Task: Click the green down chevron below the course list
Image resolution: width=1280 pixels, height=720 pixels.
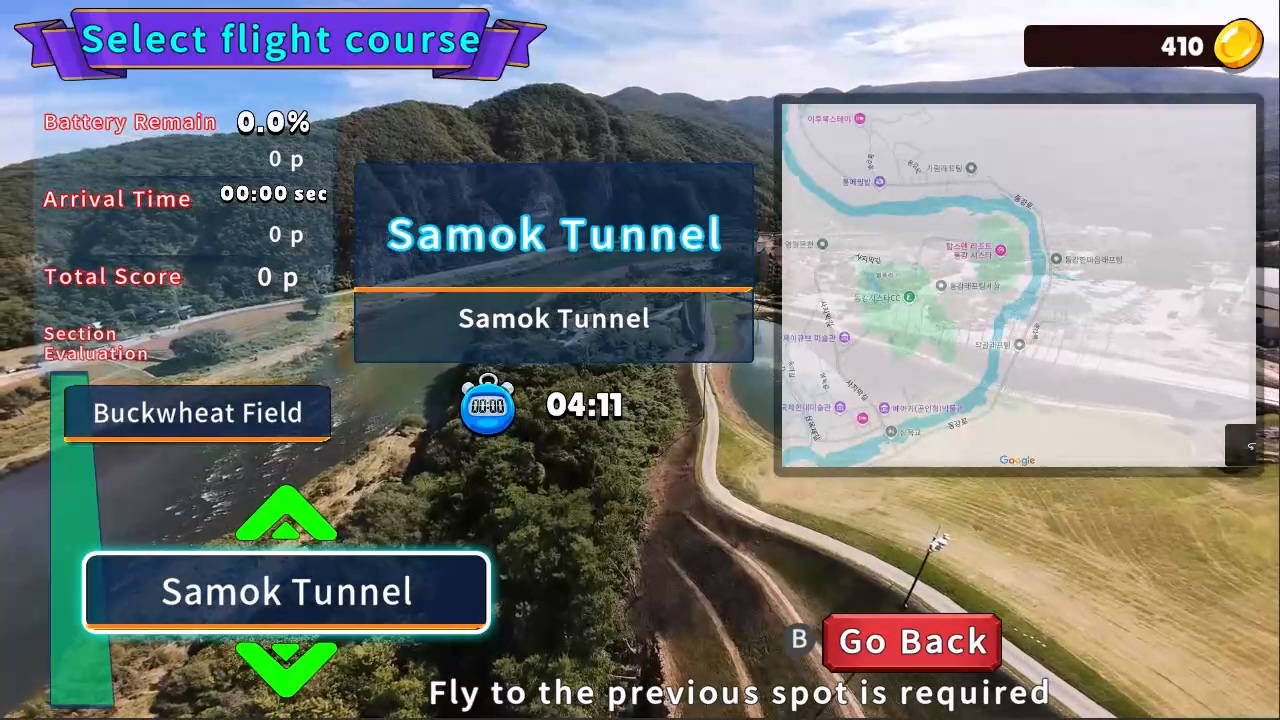Action: point(286,665)
